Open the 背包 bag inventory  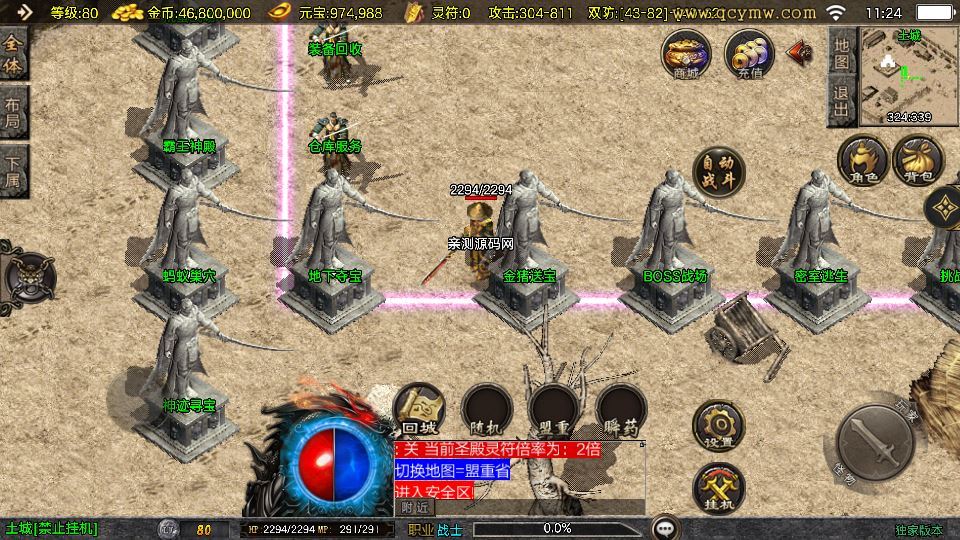point(918,160)
